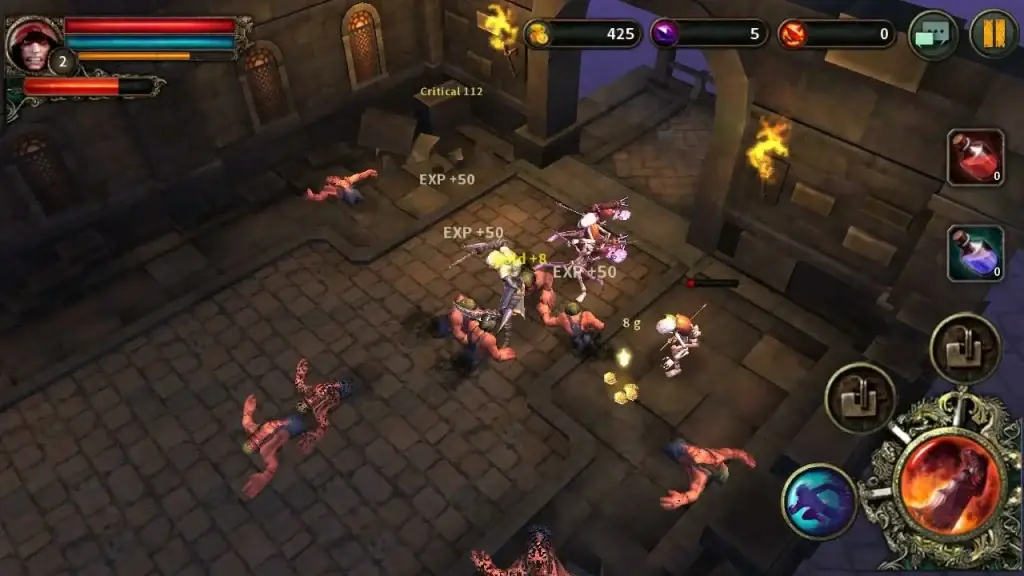Trigger the blue dash skill

(819, 501)
